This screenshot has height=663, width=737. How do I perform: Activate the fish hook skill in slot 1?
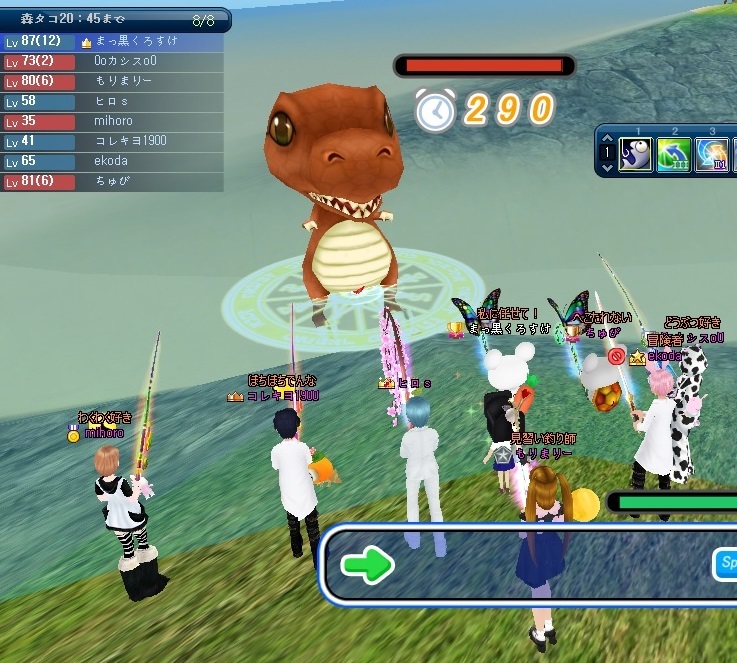635,156
